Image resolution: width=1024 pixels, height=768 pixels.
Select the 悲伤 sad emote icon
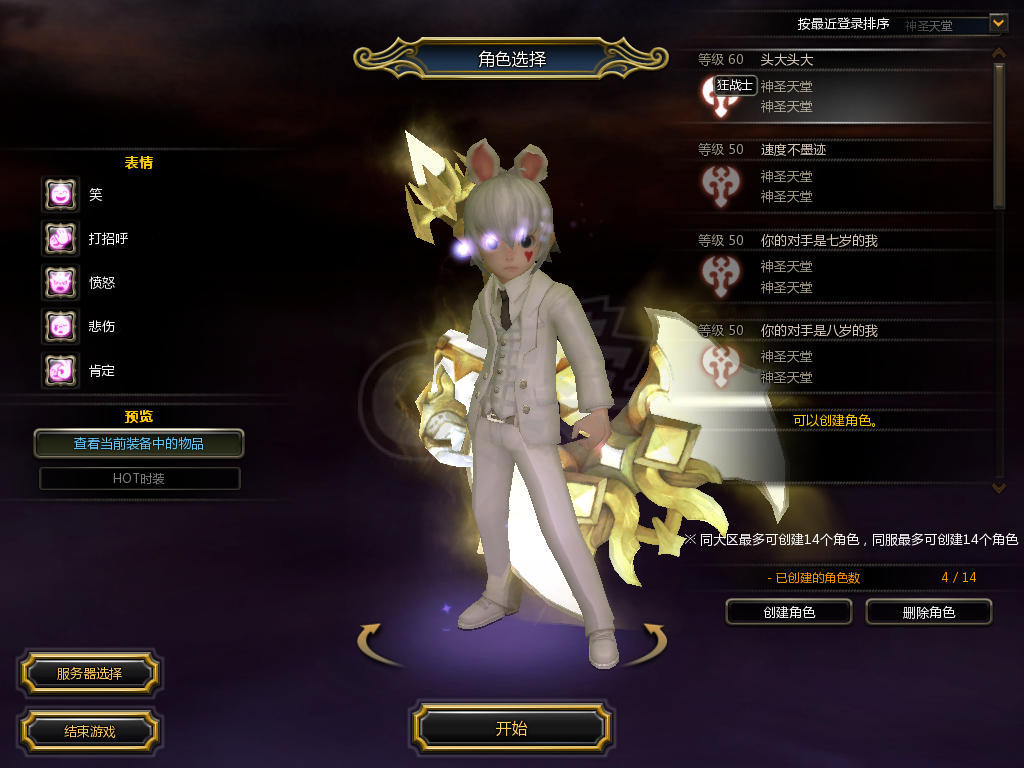60,326
